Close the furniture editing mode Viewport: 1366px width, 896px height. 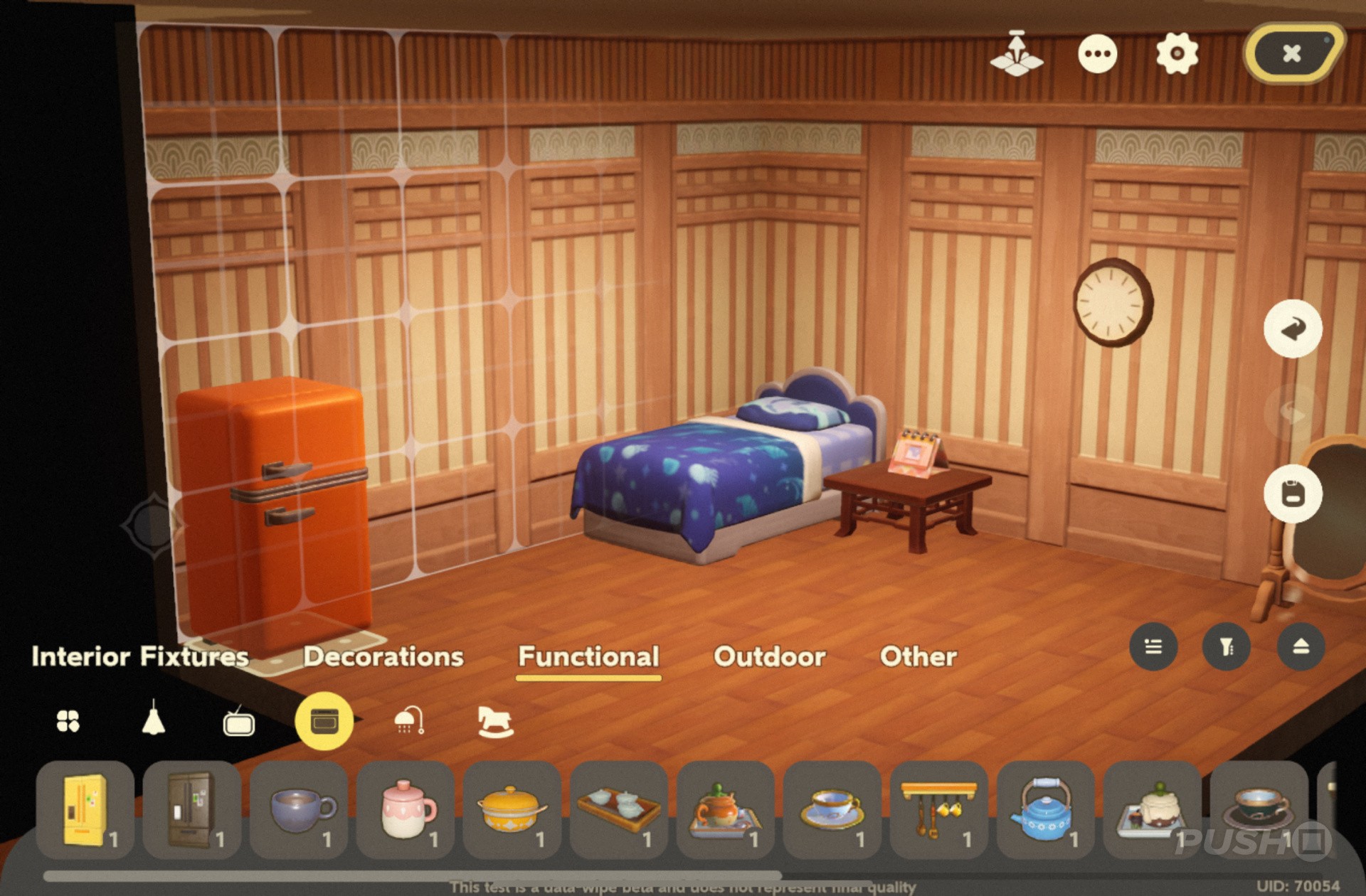click(1292, 53)
